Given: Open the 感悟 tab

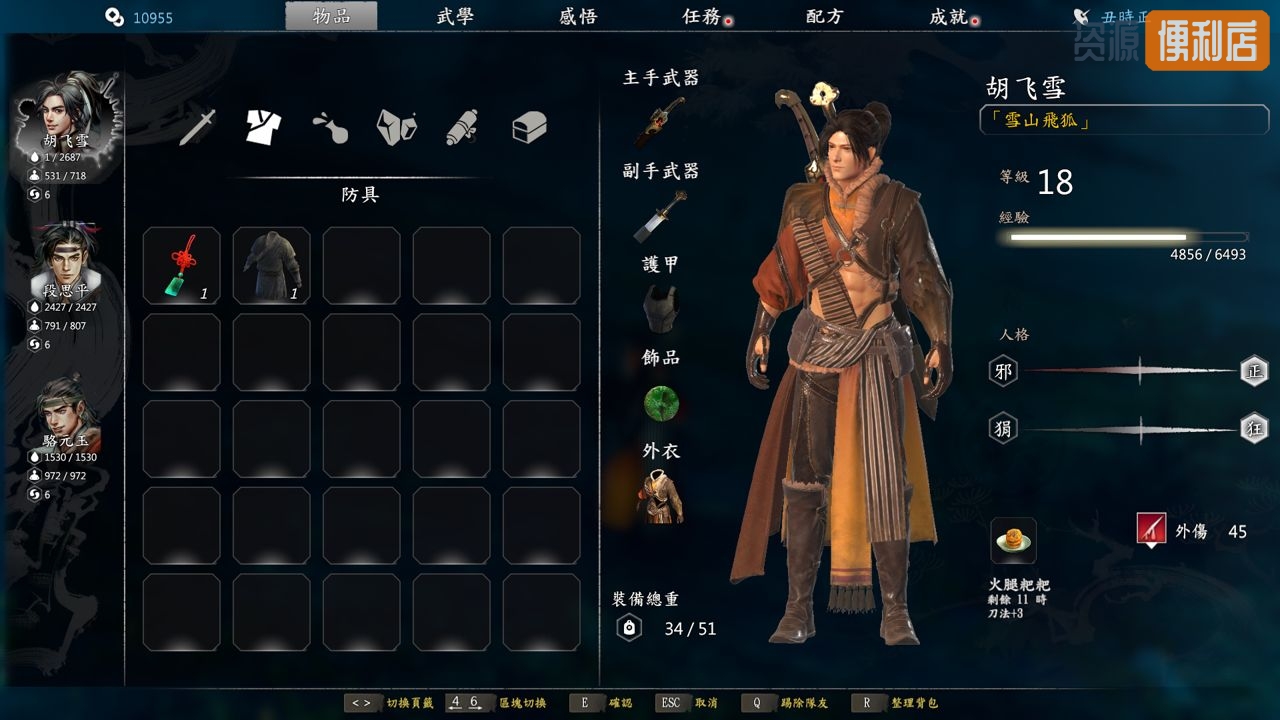Looking at the screenshot, I should tap(578, 17).
